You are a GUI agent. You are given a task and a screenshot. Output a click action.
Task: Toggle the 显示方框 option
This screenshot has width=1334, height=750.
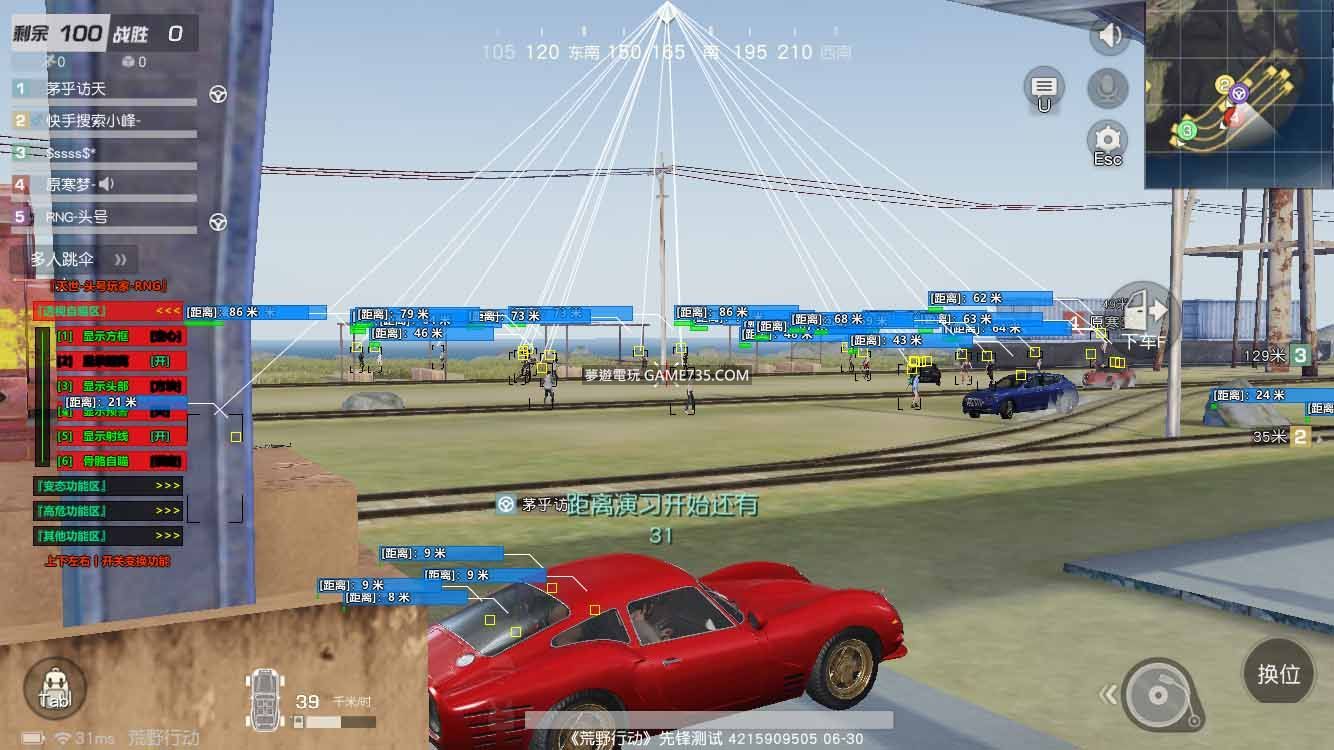tap(110, 336)
